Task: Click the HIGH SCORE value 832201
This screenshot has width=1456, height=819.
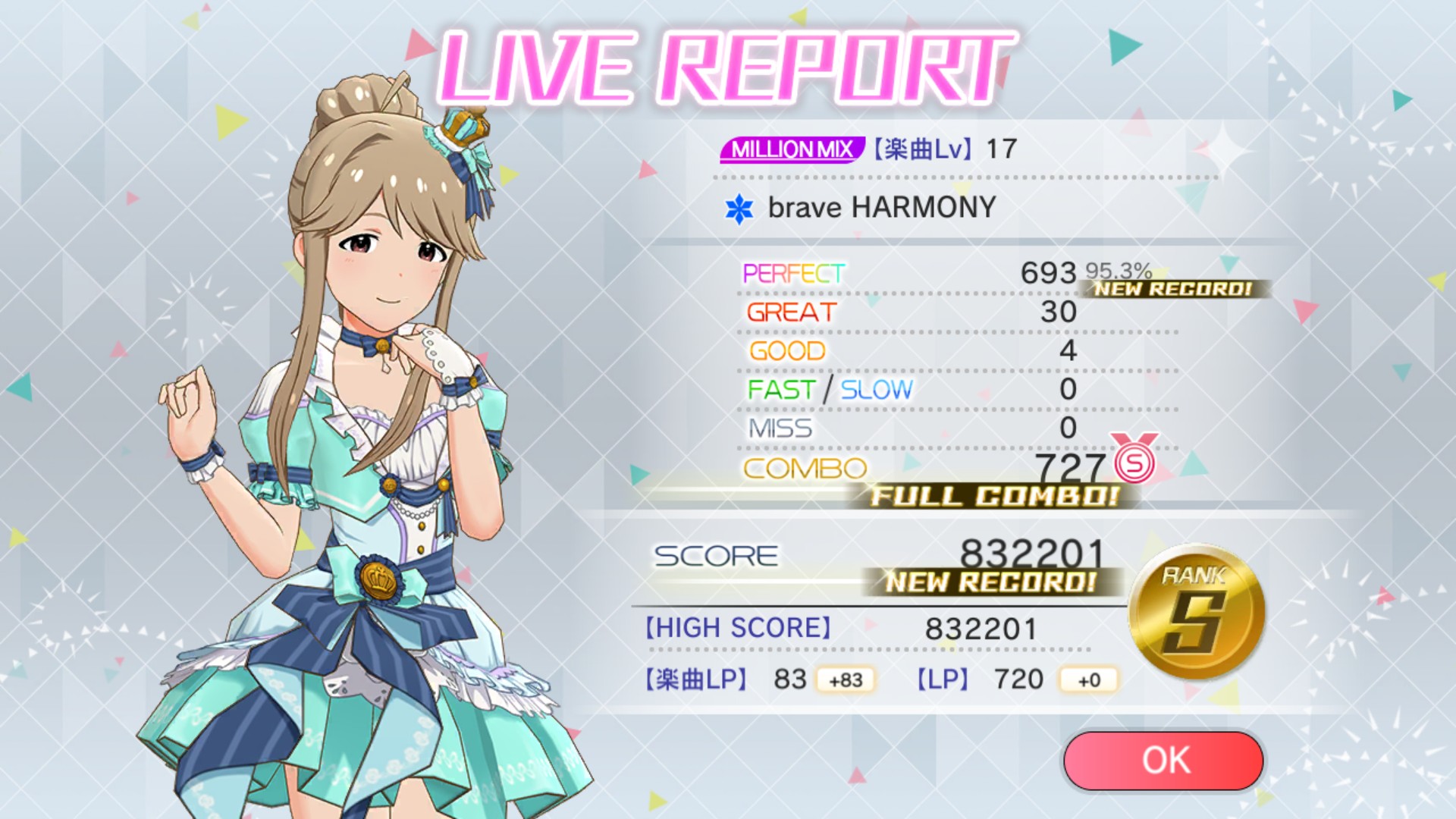Action: click(981, 628)
